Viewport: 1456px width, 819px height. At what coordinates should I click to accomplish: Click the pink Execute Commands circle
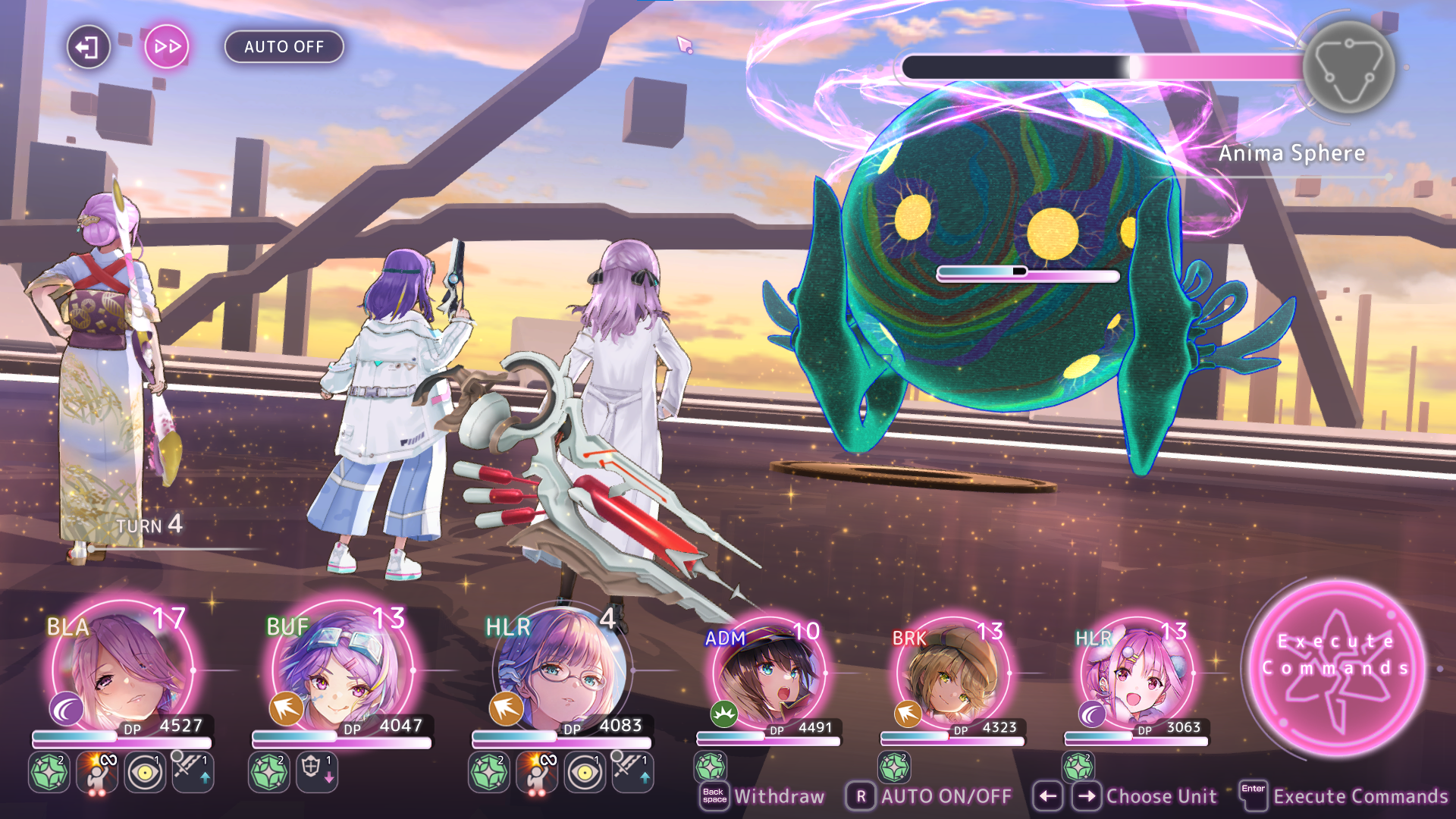[1336, 667]
